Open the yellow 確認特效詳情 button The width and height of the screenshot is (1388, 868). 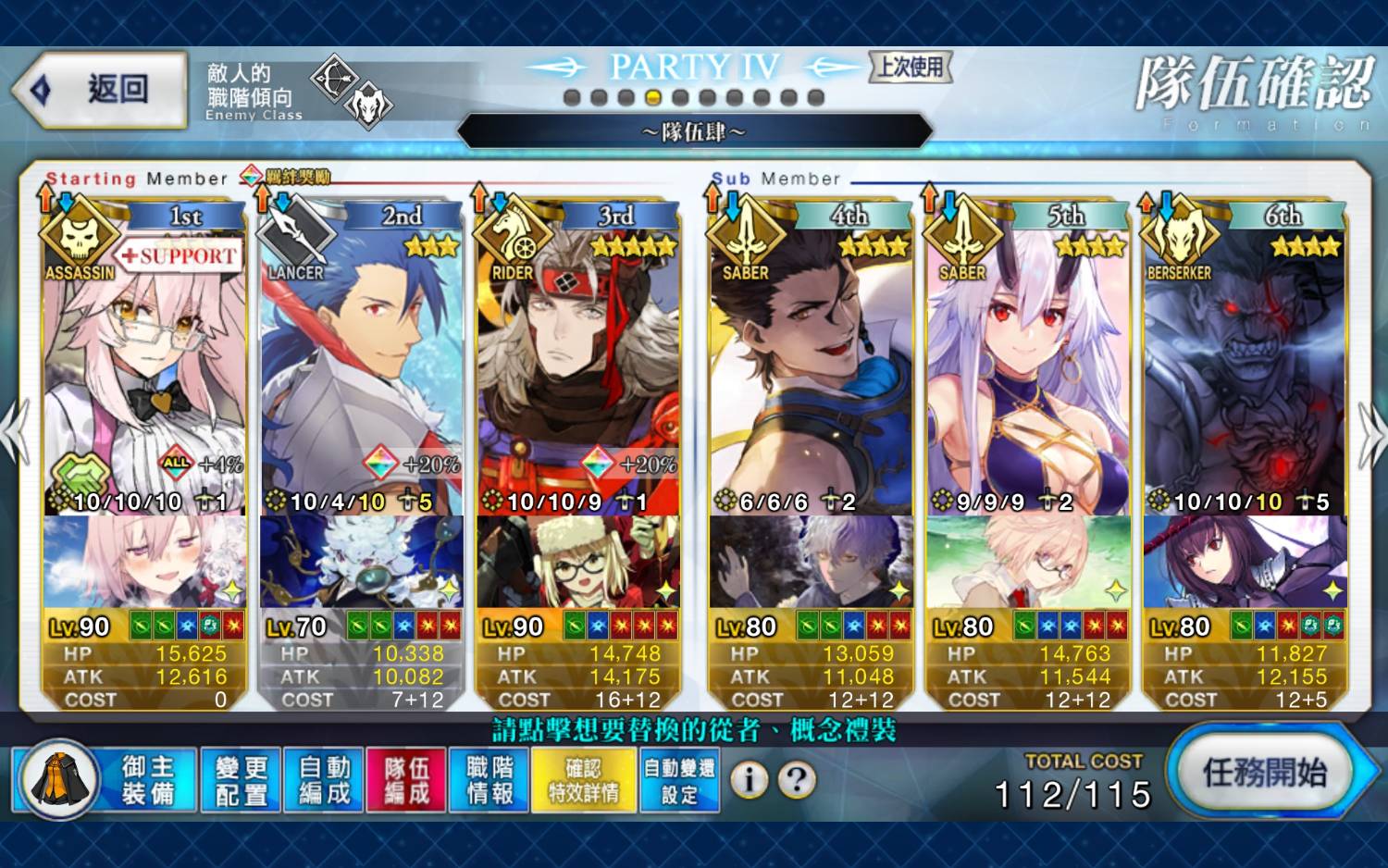click(x=584, y=780)
